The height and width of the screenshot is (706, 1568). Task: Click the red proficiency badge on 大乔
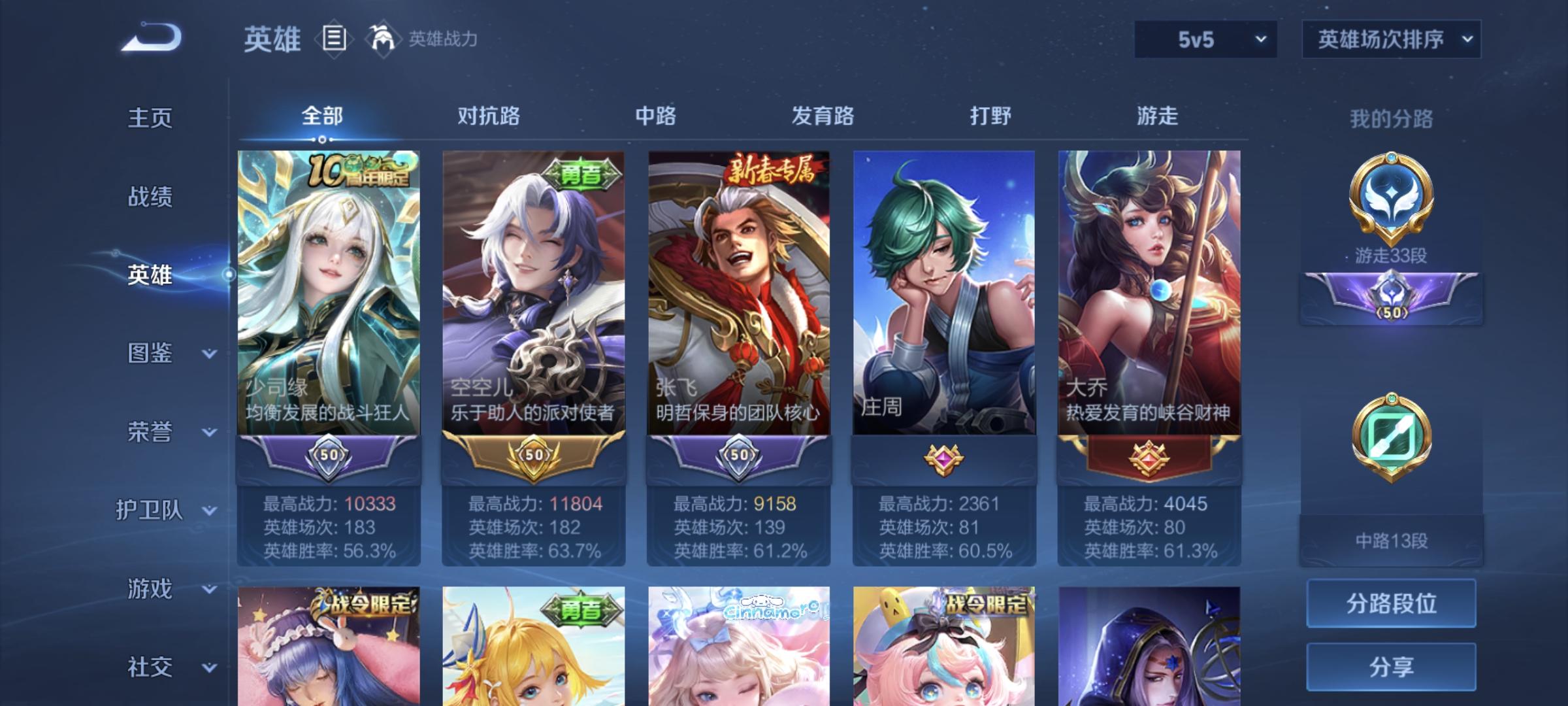click(x=1147, y=460)
